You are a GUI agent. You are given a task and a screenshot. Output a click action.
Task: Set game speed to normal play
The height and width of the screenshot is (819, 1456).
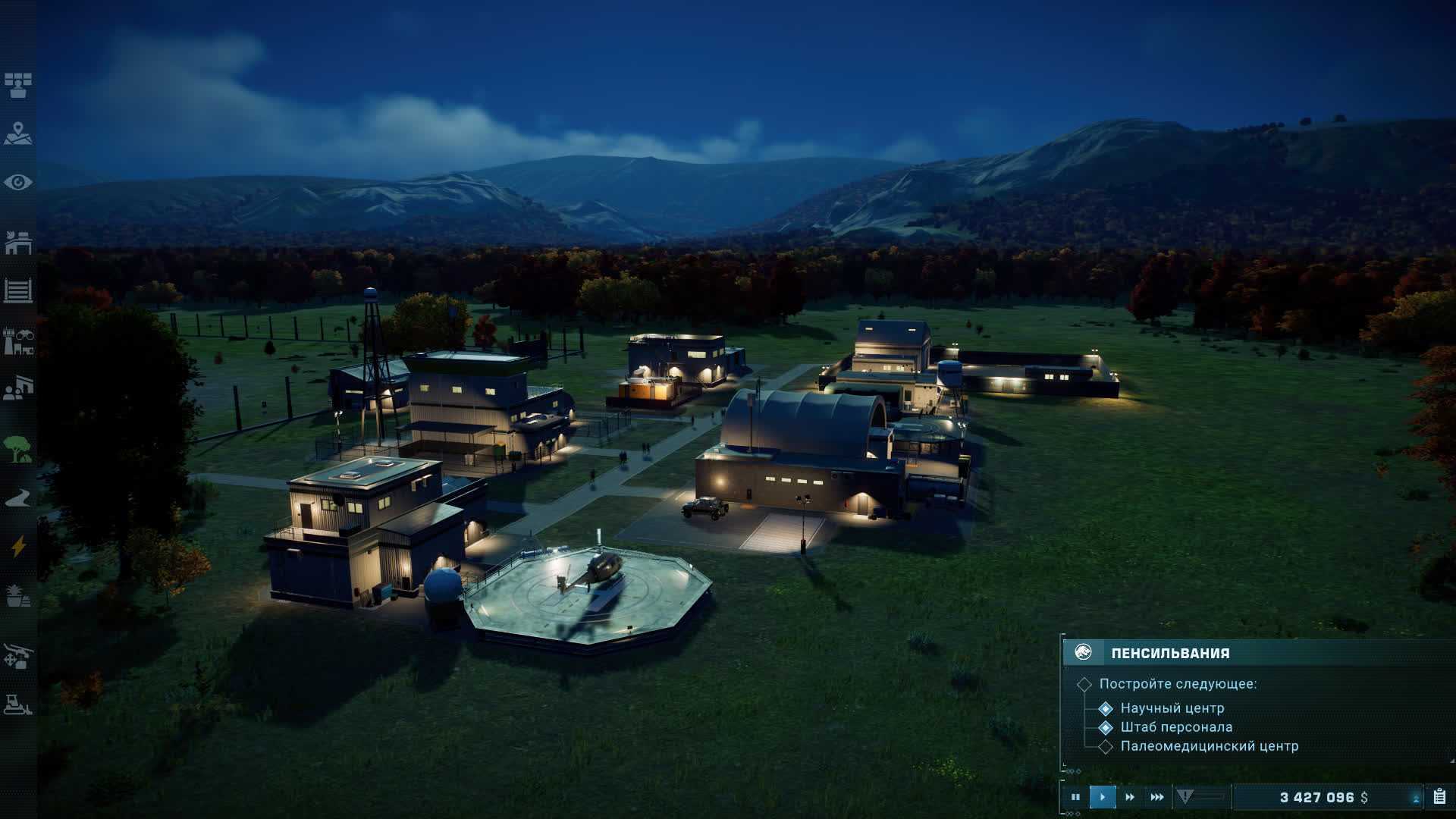tap(1103, 797)
